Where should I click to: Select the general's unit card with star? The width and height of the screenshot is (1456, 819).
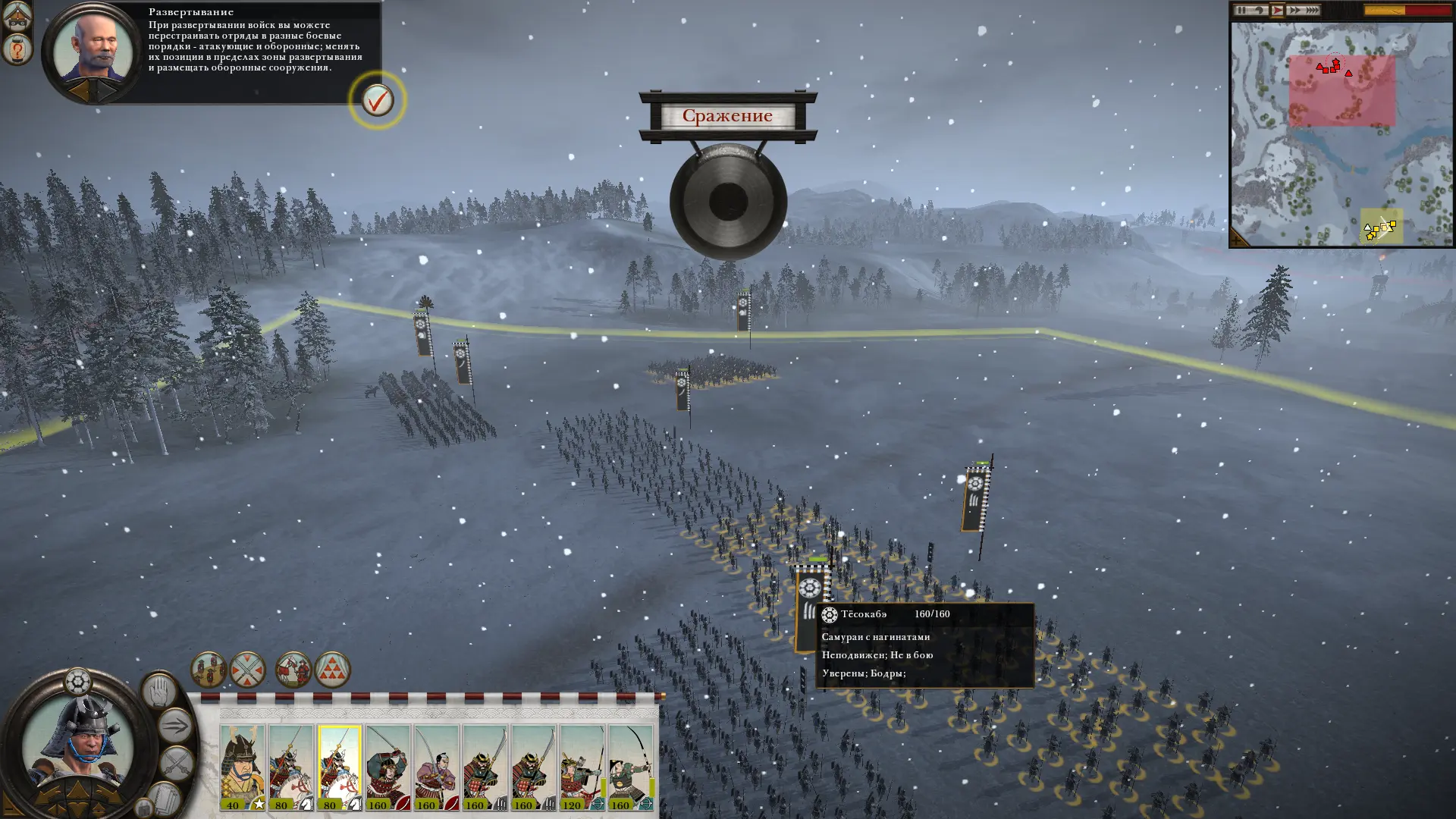pyautogui.click(x=243, y=767)
